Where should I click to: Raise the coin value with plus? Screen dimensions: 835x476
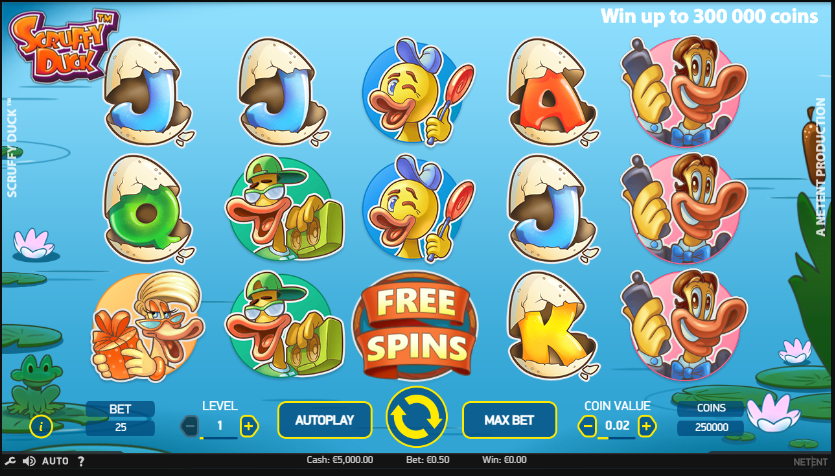click(x=647, y=426)
